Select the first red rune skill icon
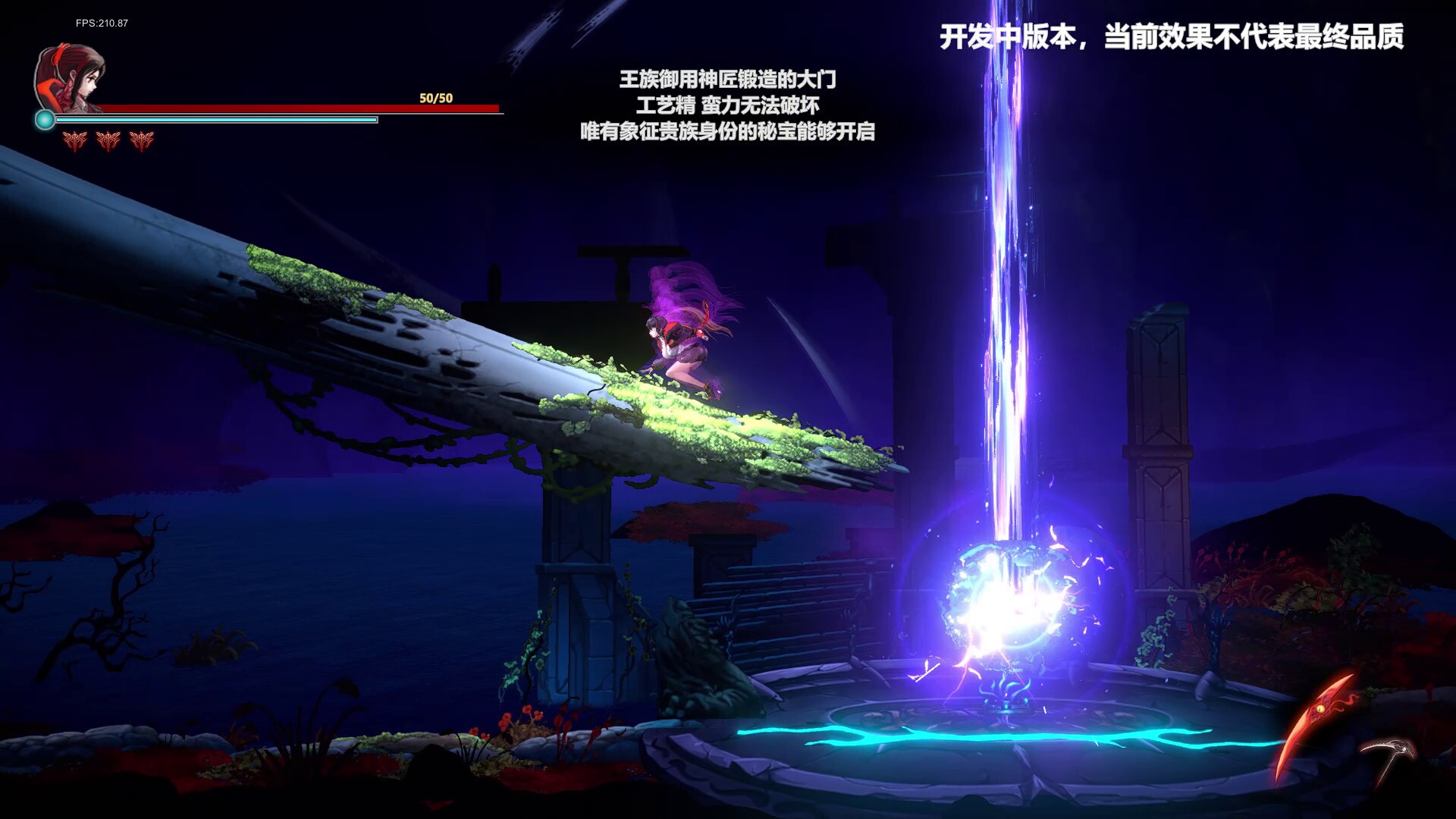Viewport: 1456px width, 819px height. point(74,140)
